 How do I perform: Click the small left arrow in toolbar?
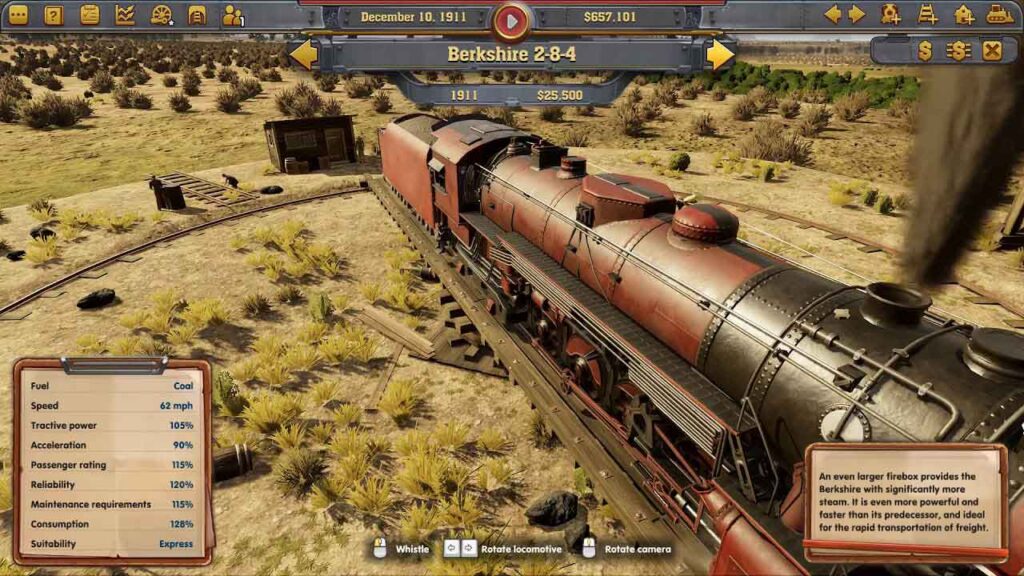832,14
